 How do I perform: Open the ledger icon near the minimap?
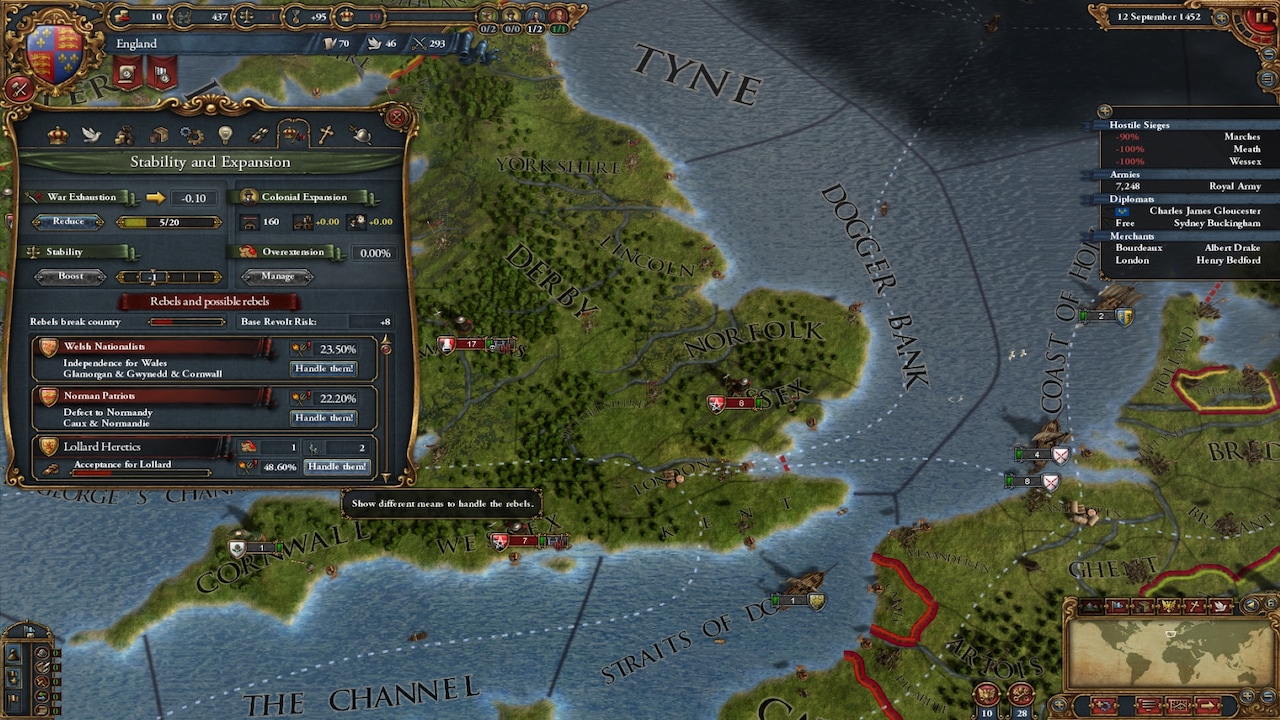(1179, 706)
